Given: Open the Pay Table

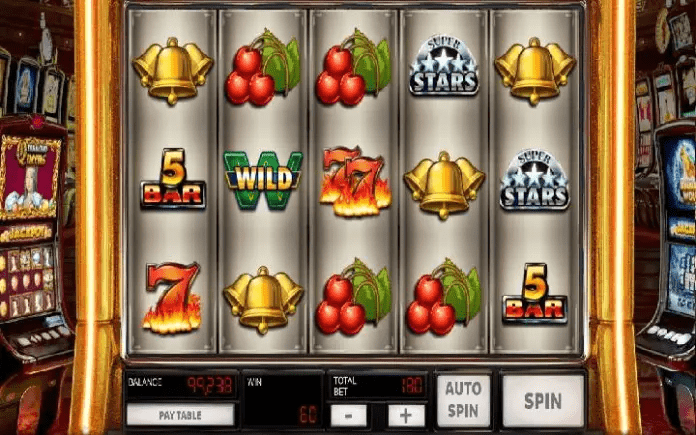Looking at the screenshot, I should [181, 414].
